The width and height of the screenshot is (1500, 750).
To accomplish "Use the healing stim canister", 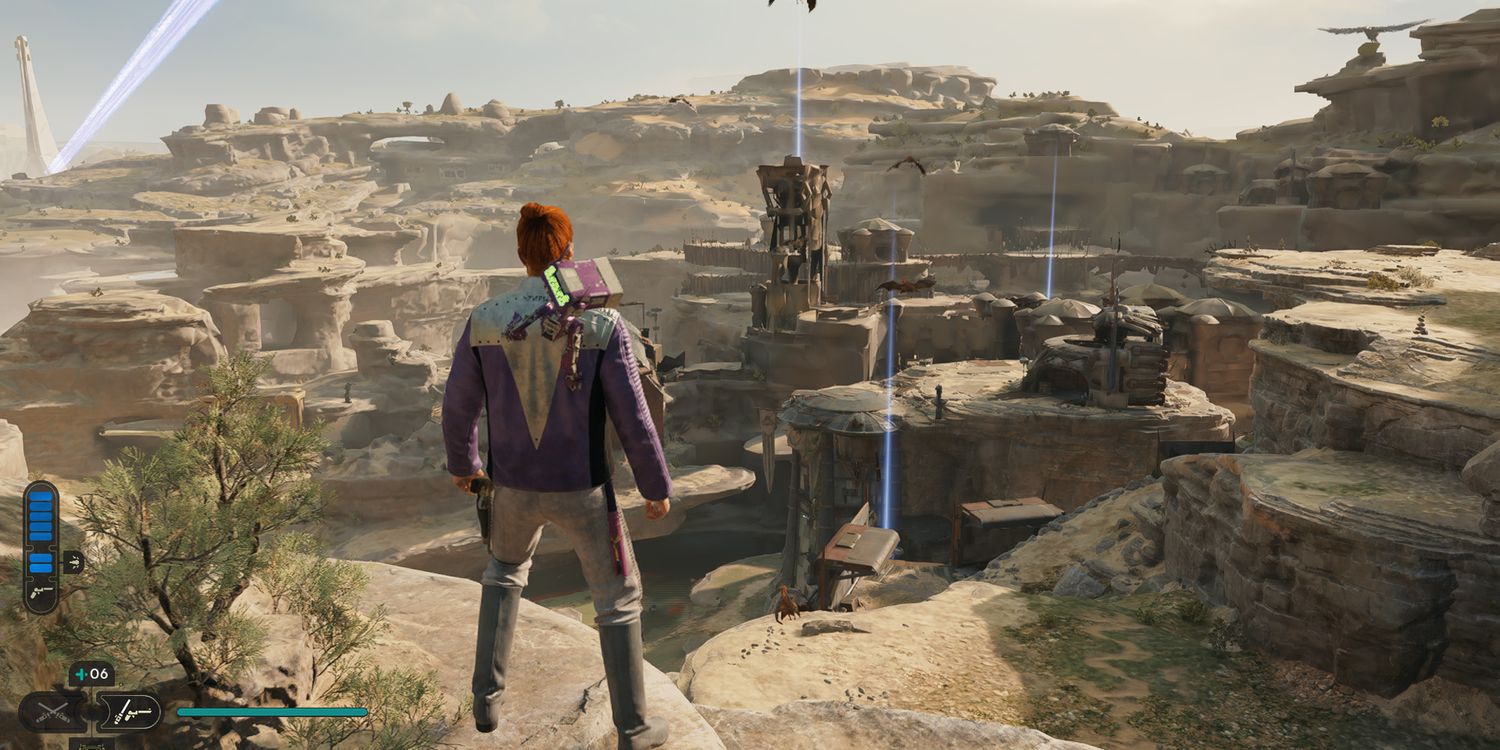I will pyautogui.click(x=91, y=674).
